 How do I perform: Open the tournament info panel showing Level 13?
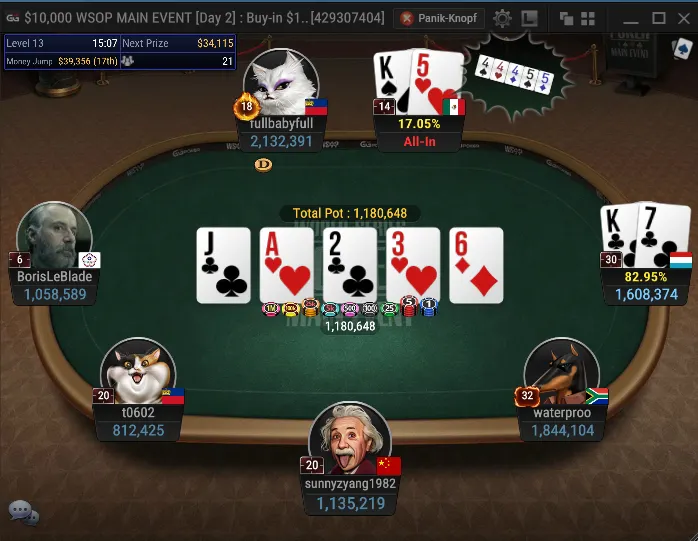click(119, 52)
